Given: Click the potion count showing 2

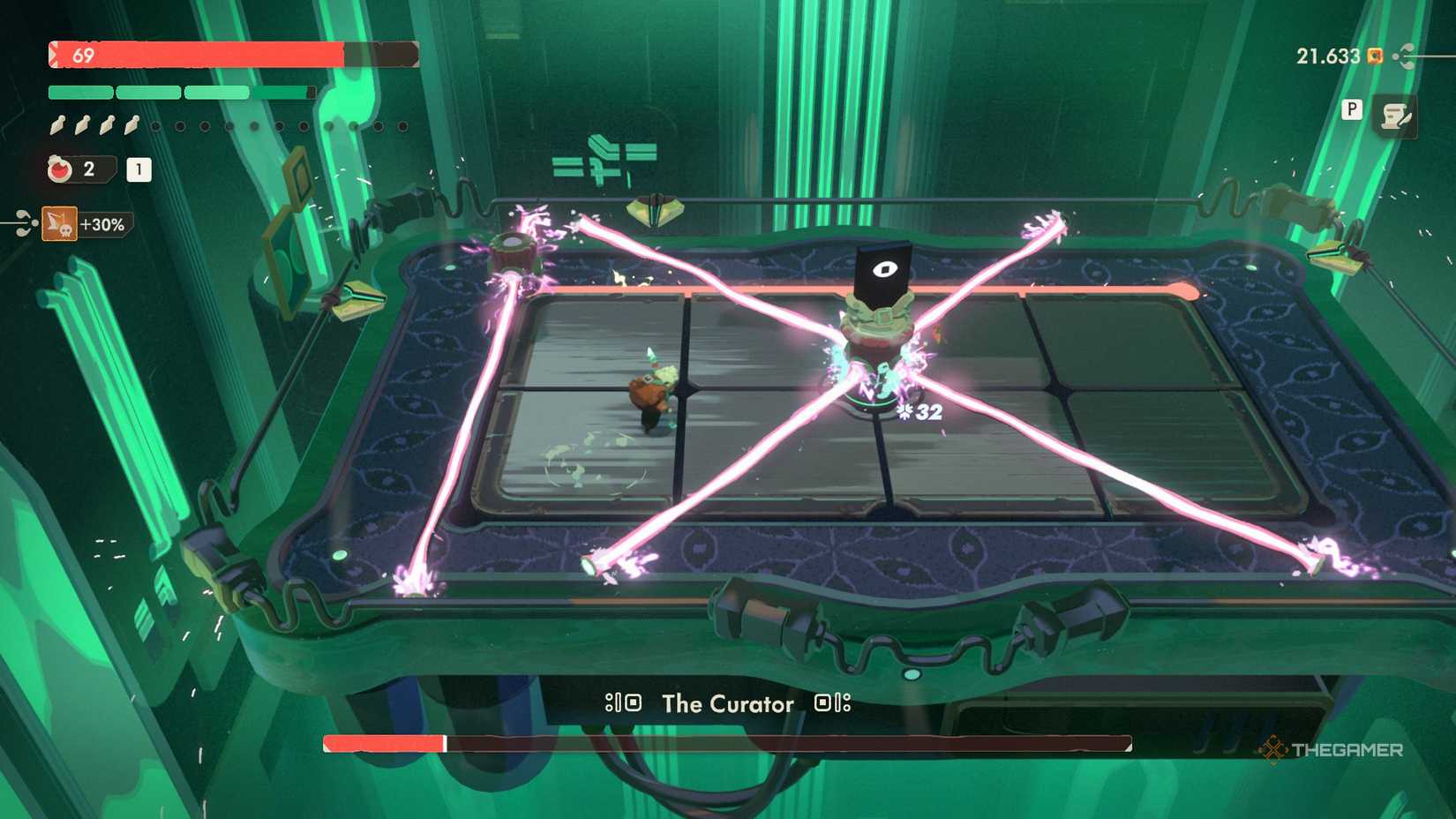Looking at the screenshot, I should tap(91, 169).
